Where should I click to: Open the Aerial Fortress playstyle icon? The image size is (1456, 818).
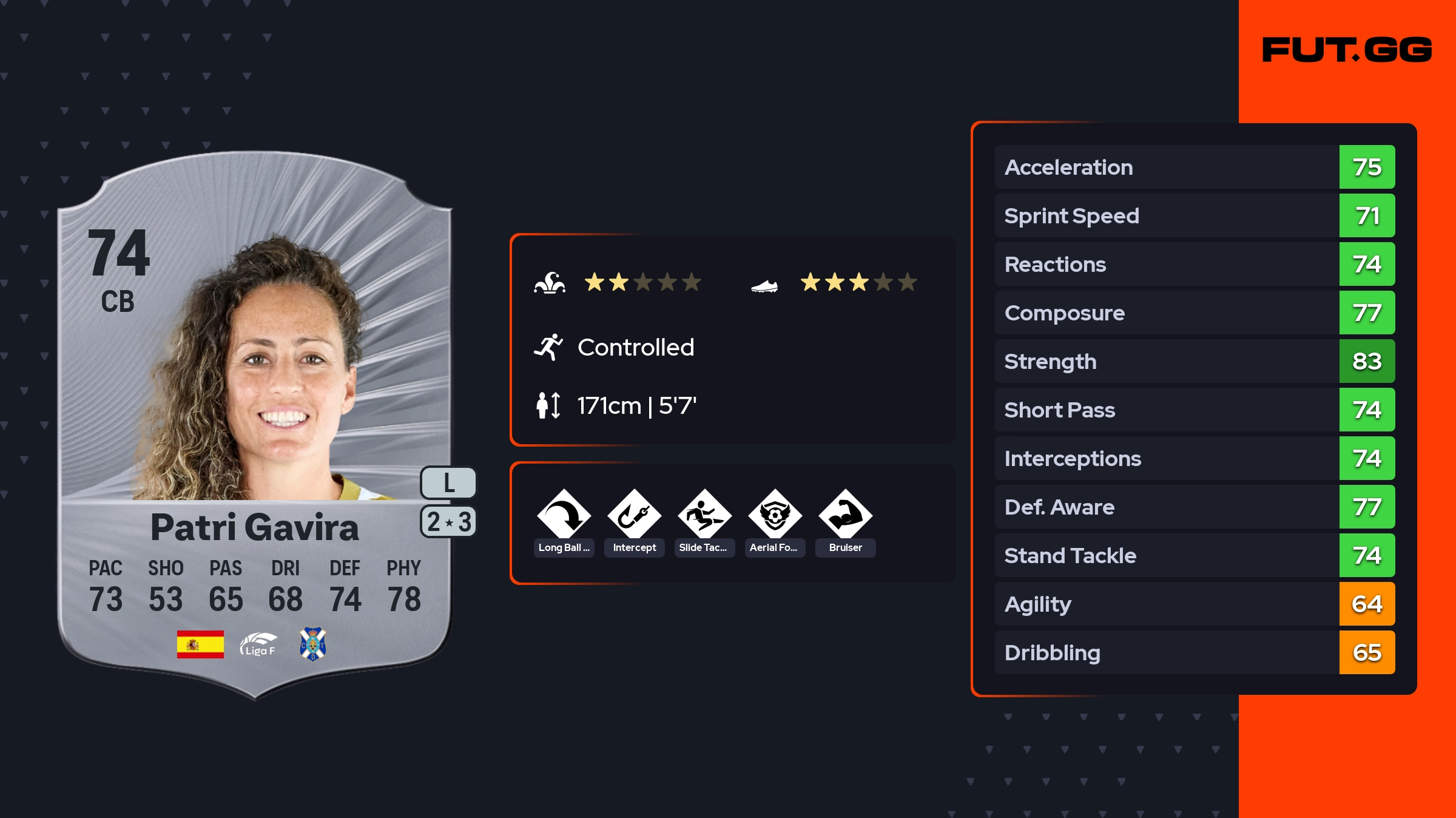pyautogui.click(x=775, y=516)
